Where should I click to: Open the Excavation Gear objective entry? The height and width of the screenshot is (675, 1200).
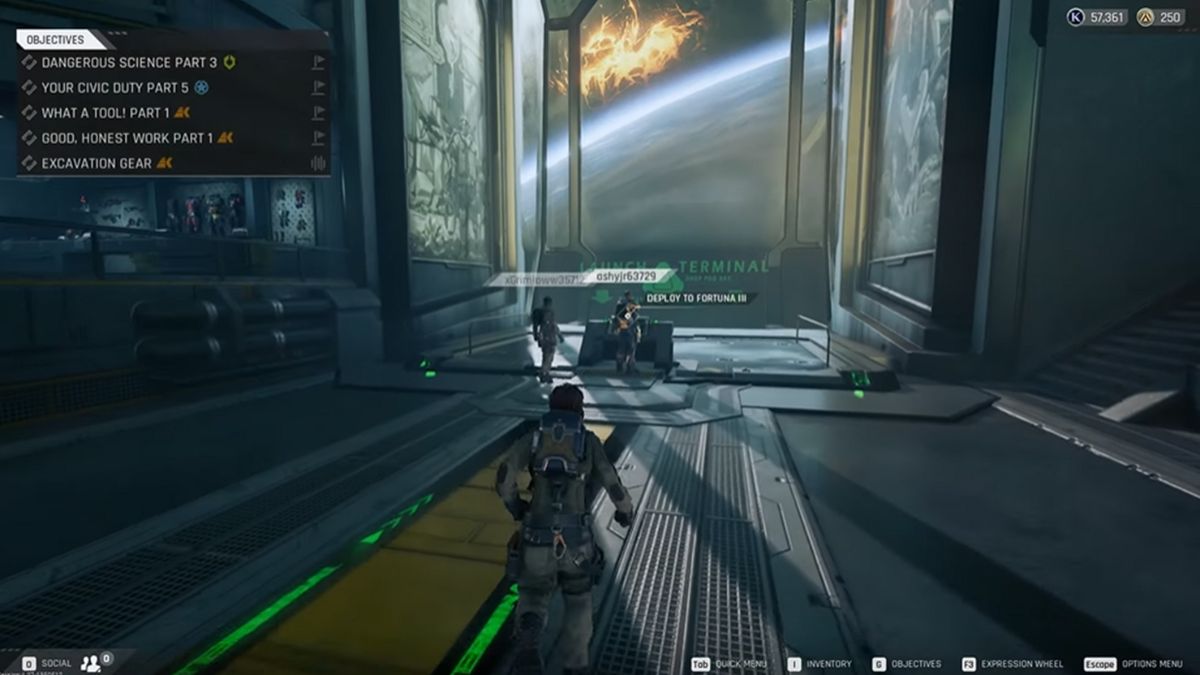point(97,163)
